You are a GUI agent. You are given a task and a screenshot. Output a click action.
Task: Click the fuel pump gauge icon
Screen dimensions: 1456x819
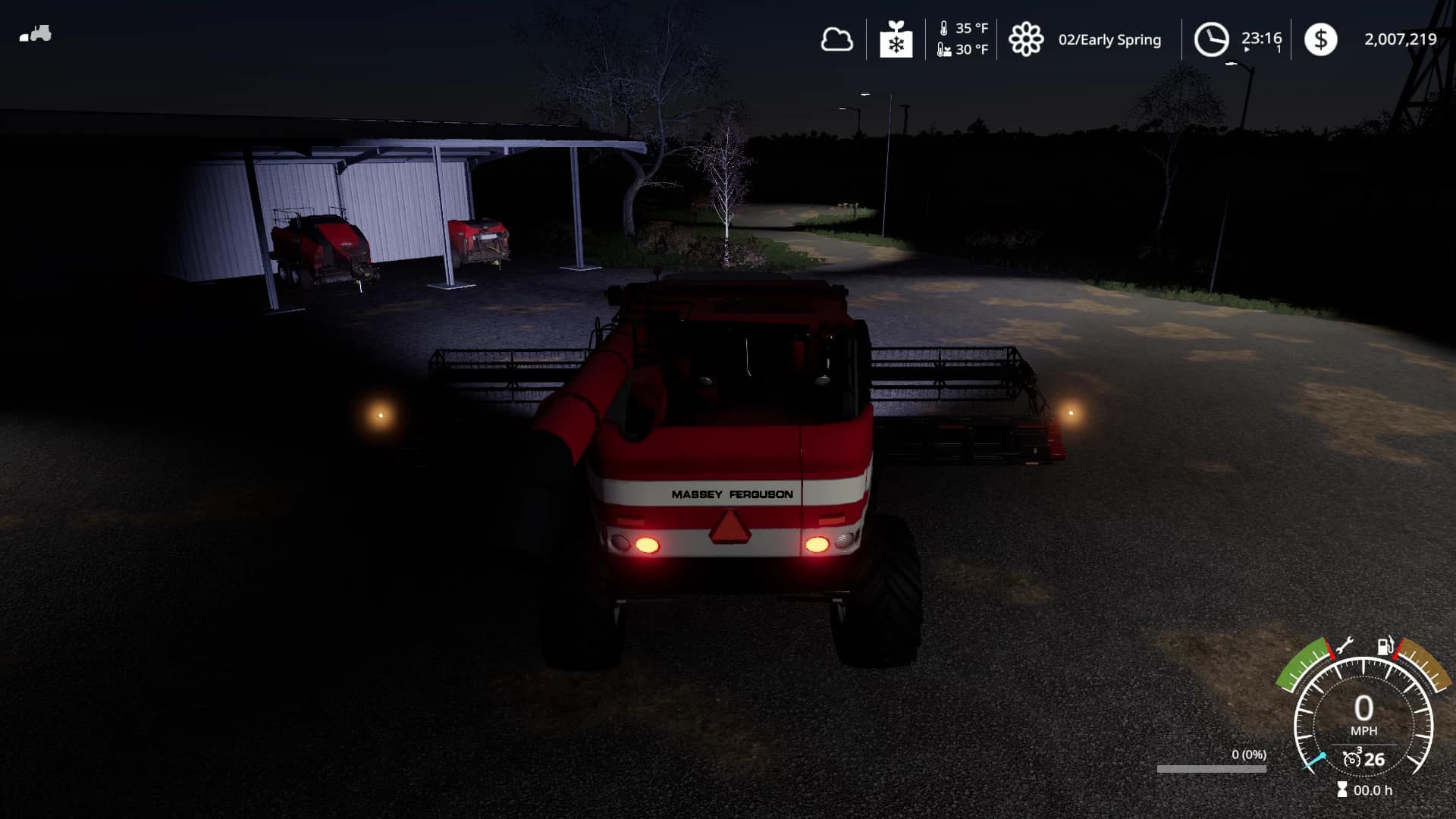pos(1385,646)
